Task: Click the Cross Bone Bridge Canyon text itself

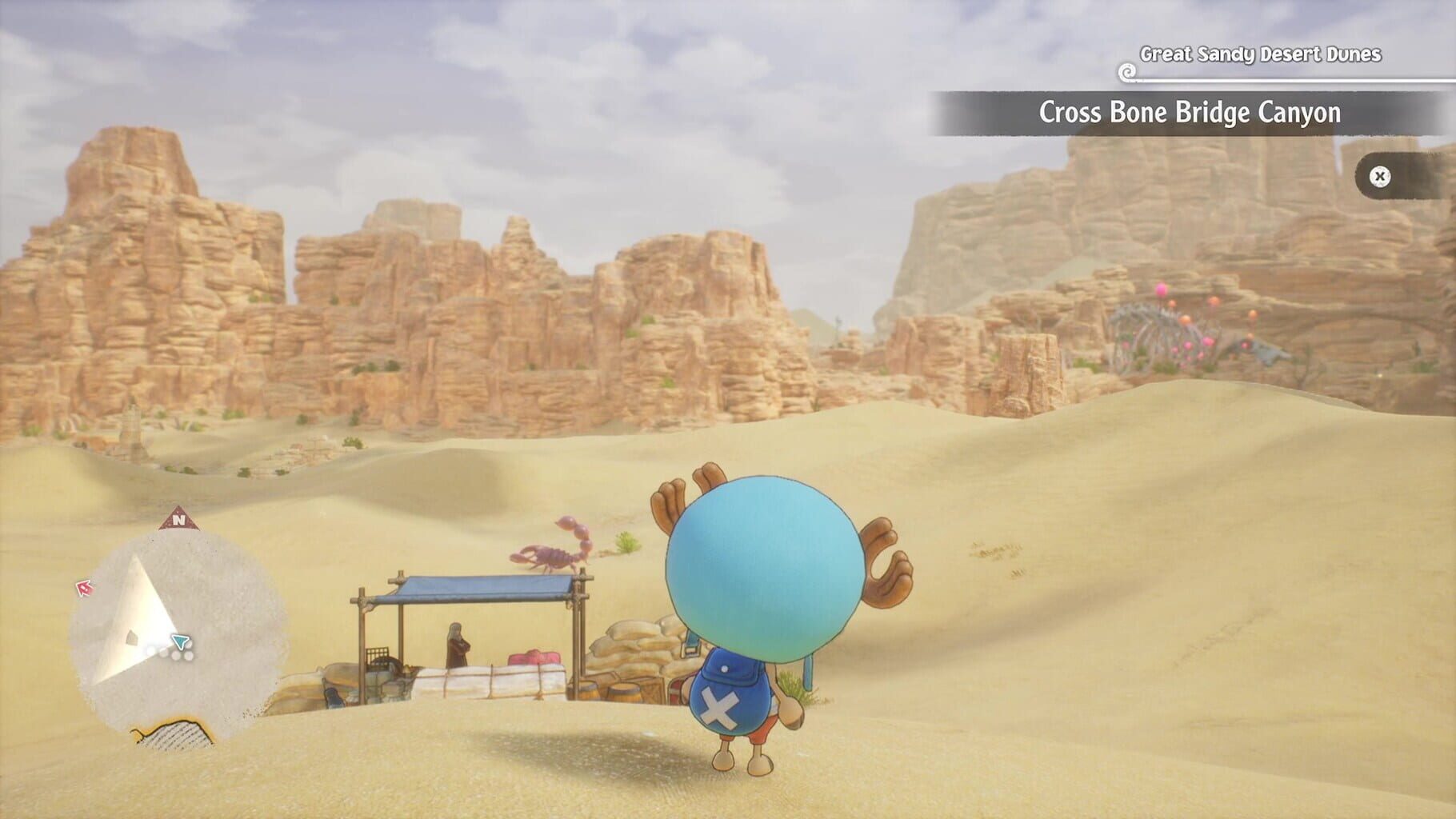Action: 1190,113
